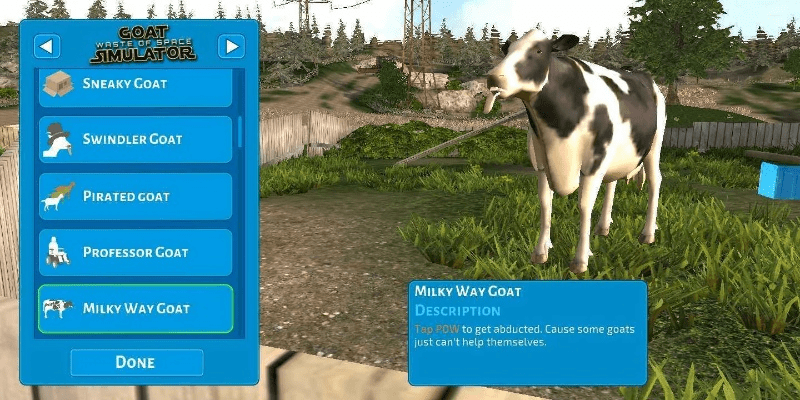Select Sneaky Goat from the list
Viewport: 800px width, 400px height.
click(135, 86)
